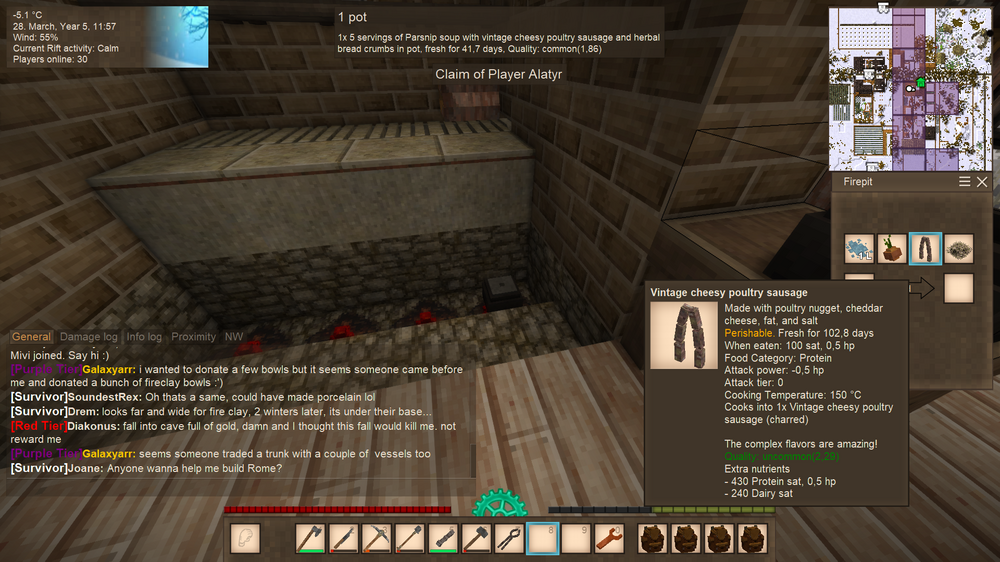Switch to the Damage log chat tab
This screenshot has width=1000, height=562.
pyautogui.click(x=88, y=337)
